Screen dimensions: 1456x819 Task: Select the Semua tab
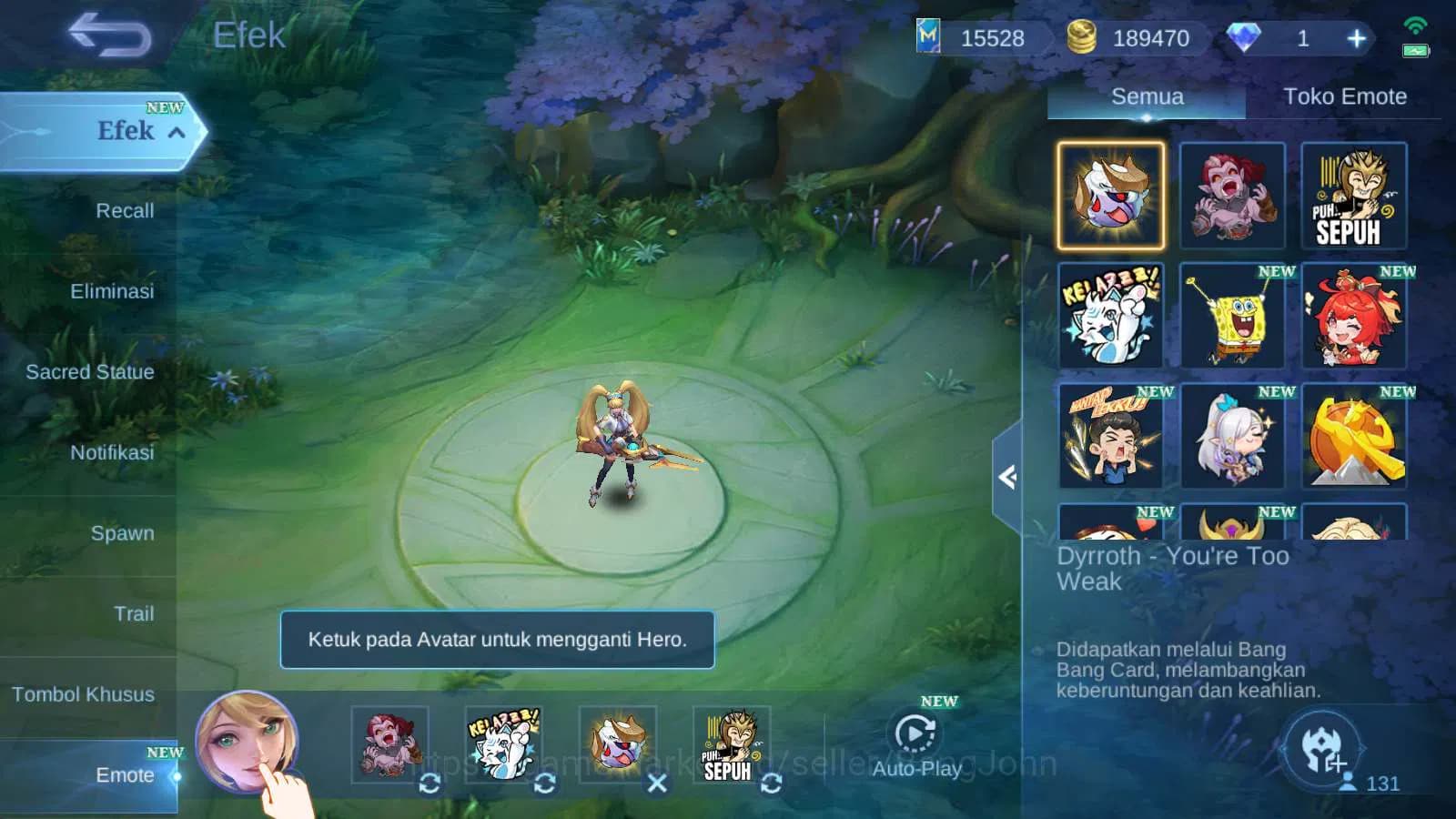[1147, 96]
